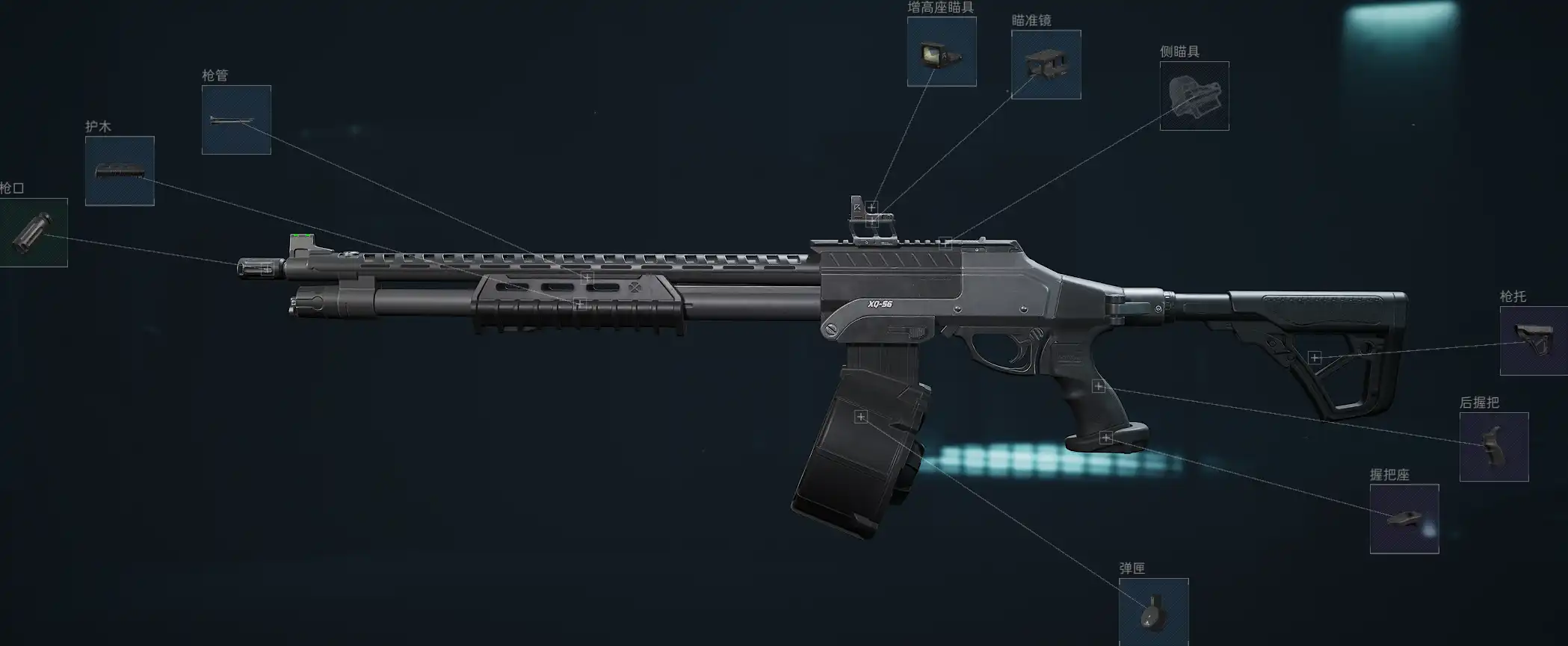Open the 护木 handguard attachment slot

tap(120, 171)
